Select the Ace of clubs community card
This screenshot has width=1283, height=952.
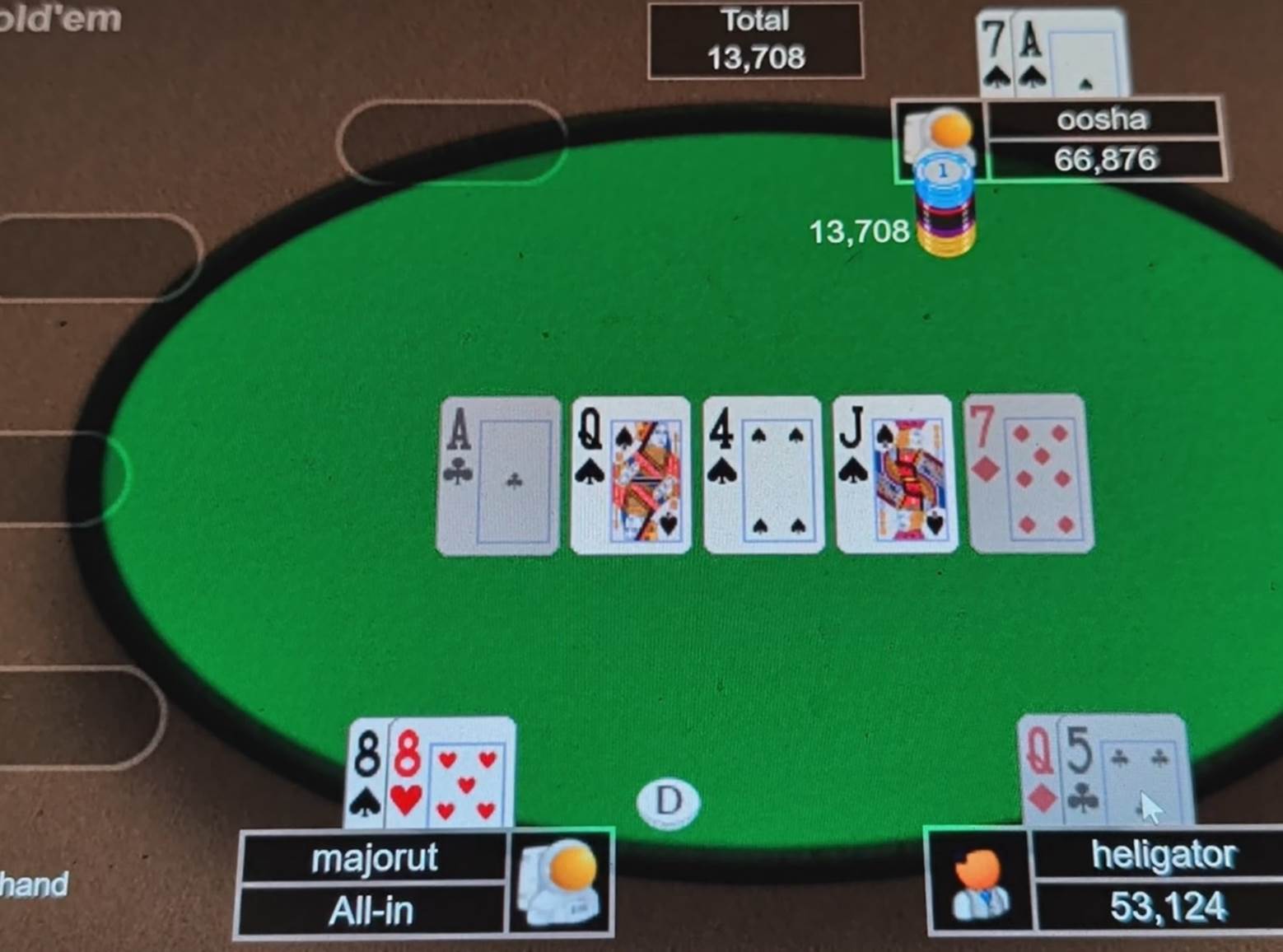click(x=498, y=476)
